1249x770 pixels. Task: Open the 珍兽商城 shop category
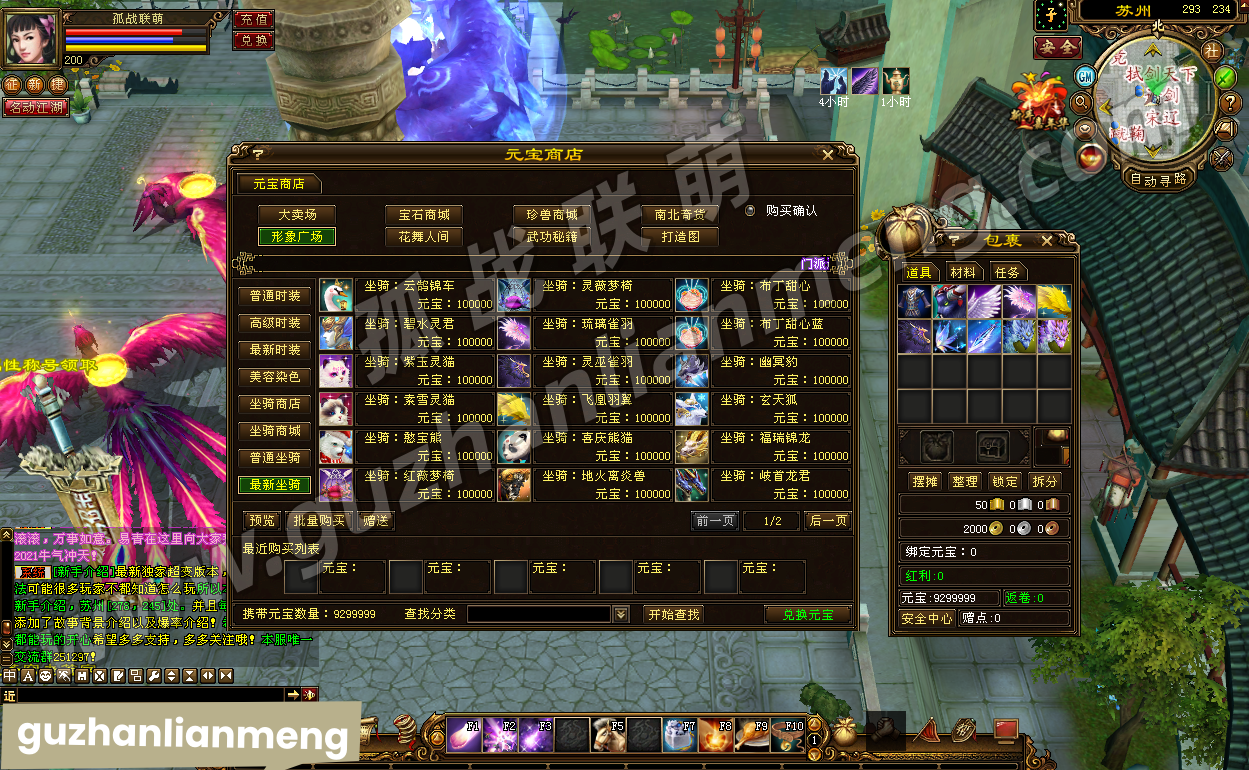tap(552, 215)
